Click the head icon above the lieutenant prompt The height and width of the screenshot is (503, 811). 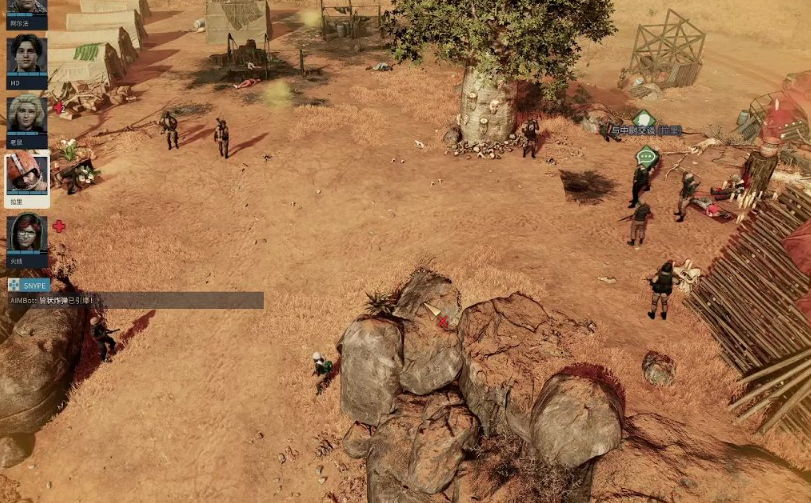tap(643, 118)
